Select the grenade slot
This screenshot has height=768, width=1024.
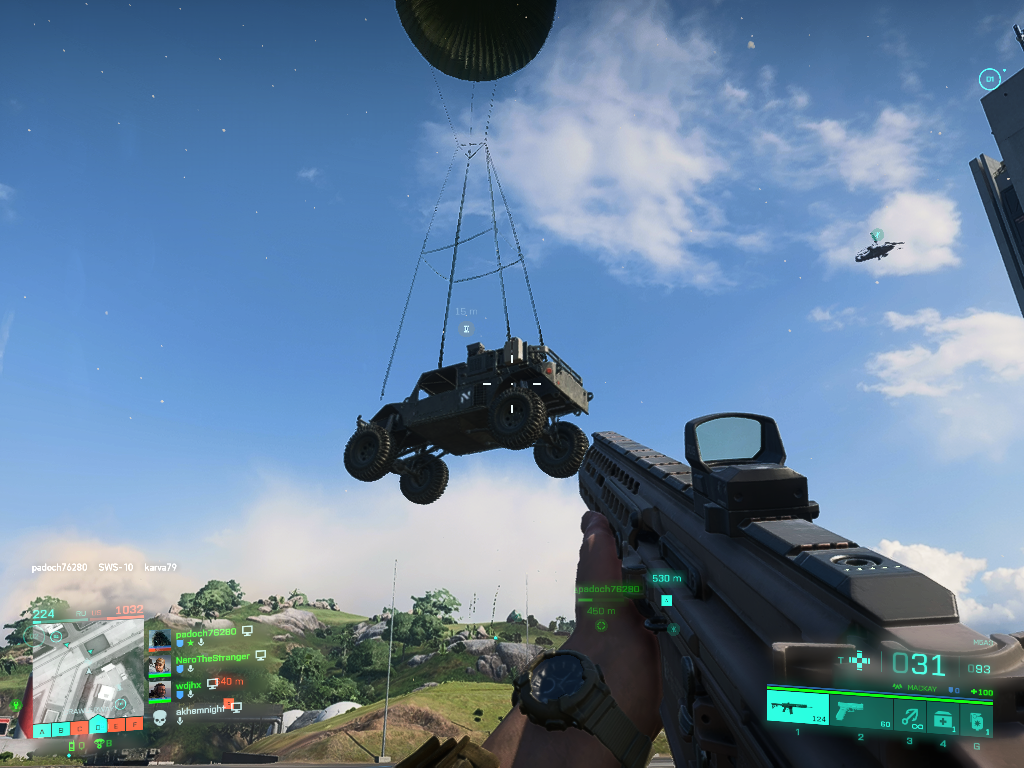click(x=976, y=715)
